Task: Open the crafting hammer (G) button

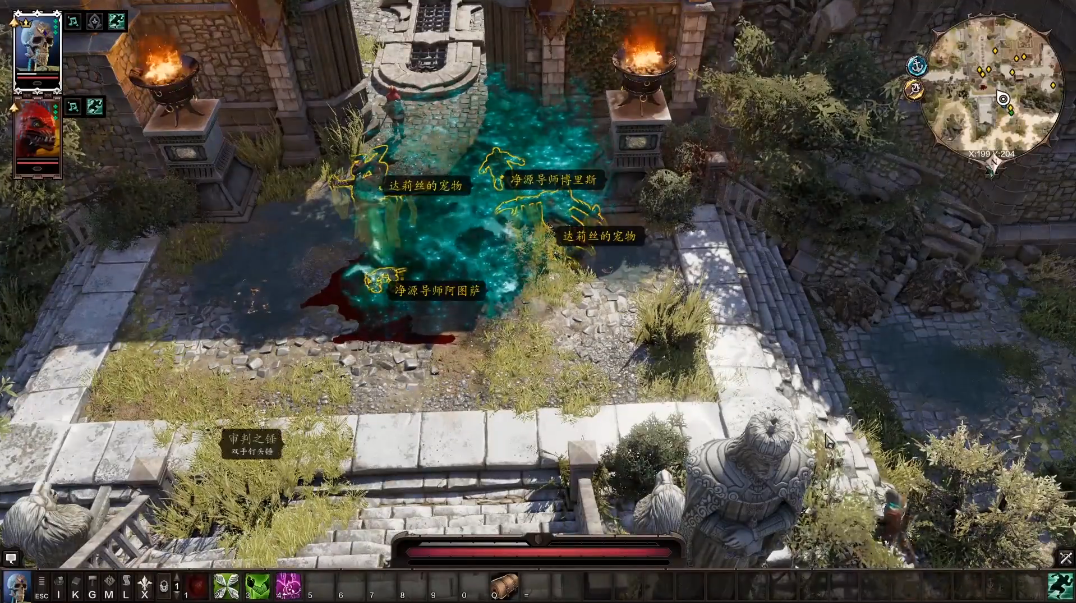Action: (92, 587)
